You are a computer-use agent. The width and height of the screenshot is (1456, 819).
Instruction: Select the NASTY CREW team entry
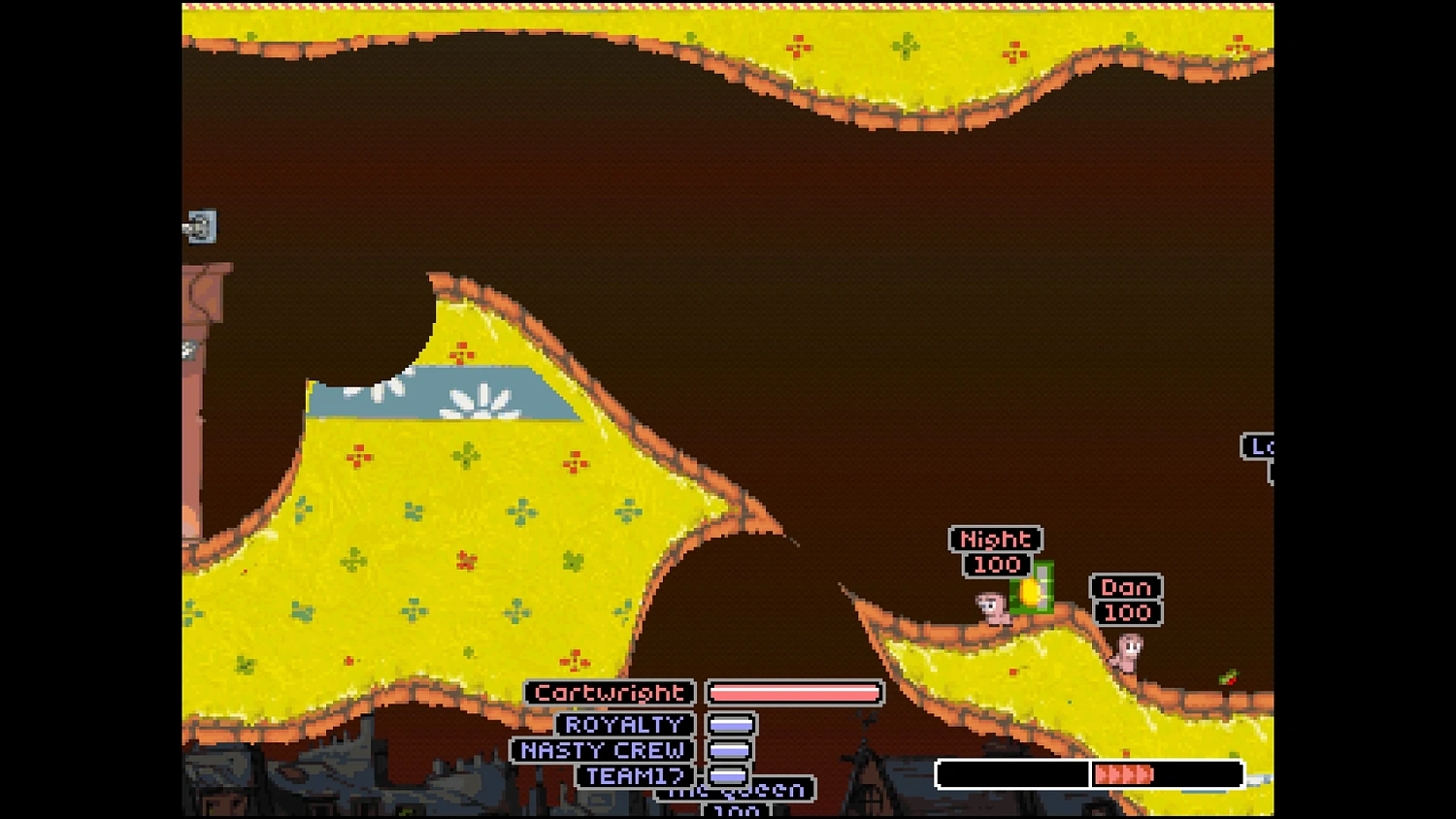[602, 750]
